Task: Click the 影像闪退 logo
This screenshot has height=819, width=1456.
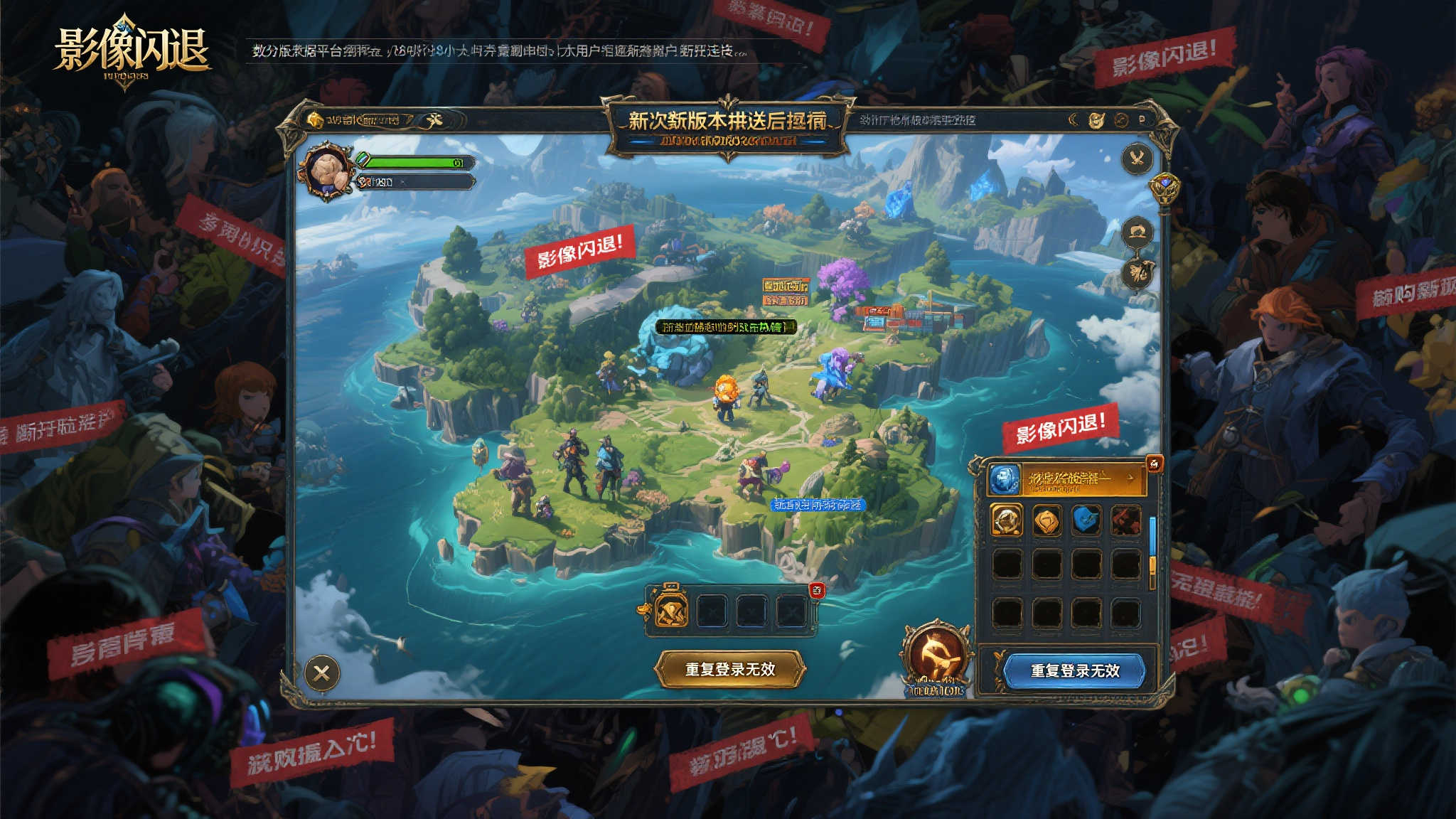Action: tap(132, 51)
